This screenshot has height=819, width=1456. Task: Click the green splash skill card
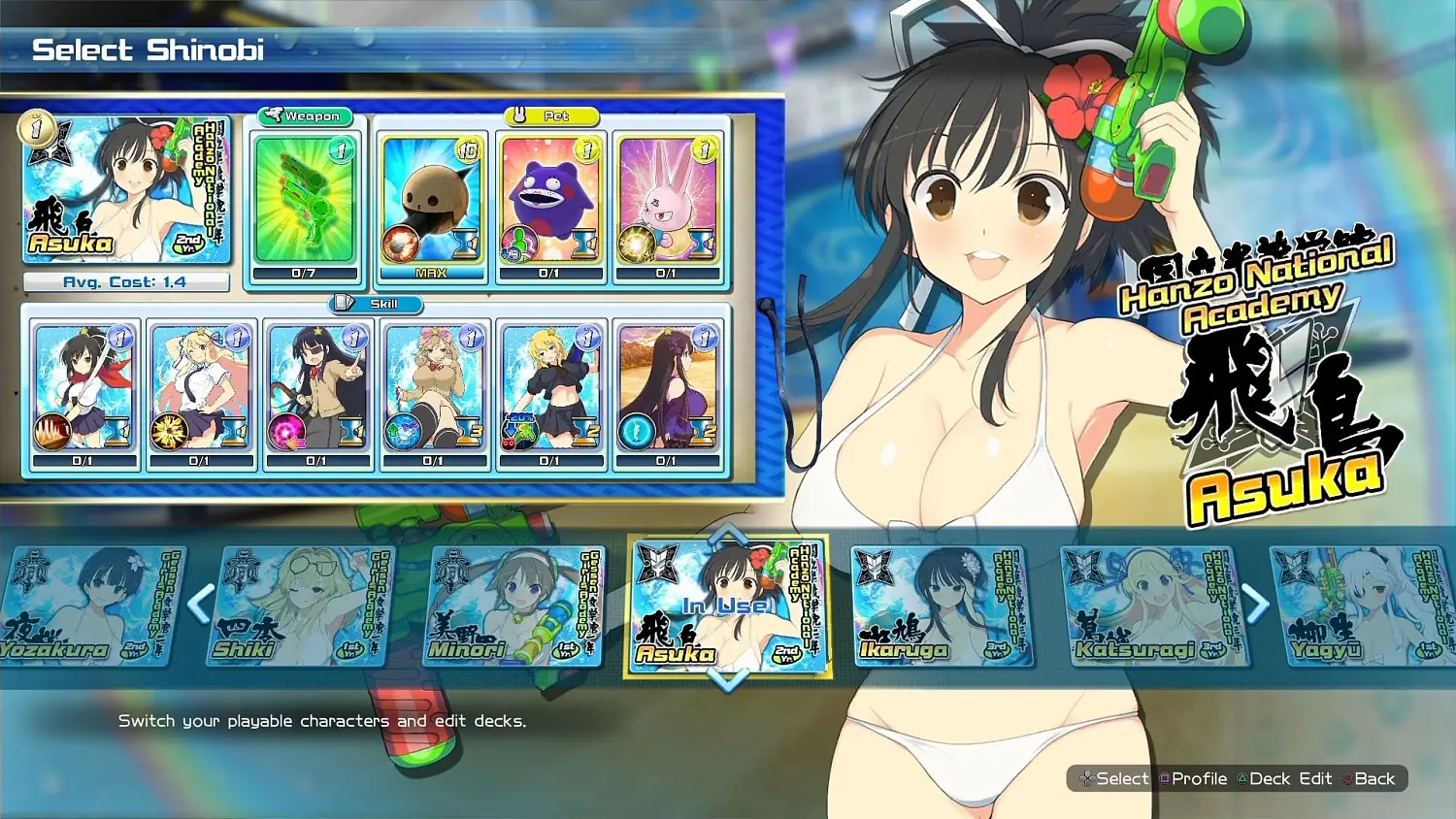[550, 388]
